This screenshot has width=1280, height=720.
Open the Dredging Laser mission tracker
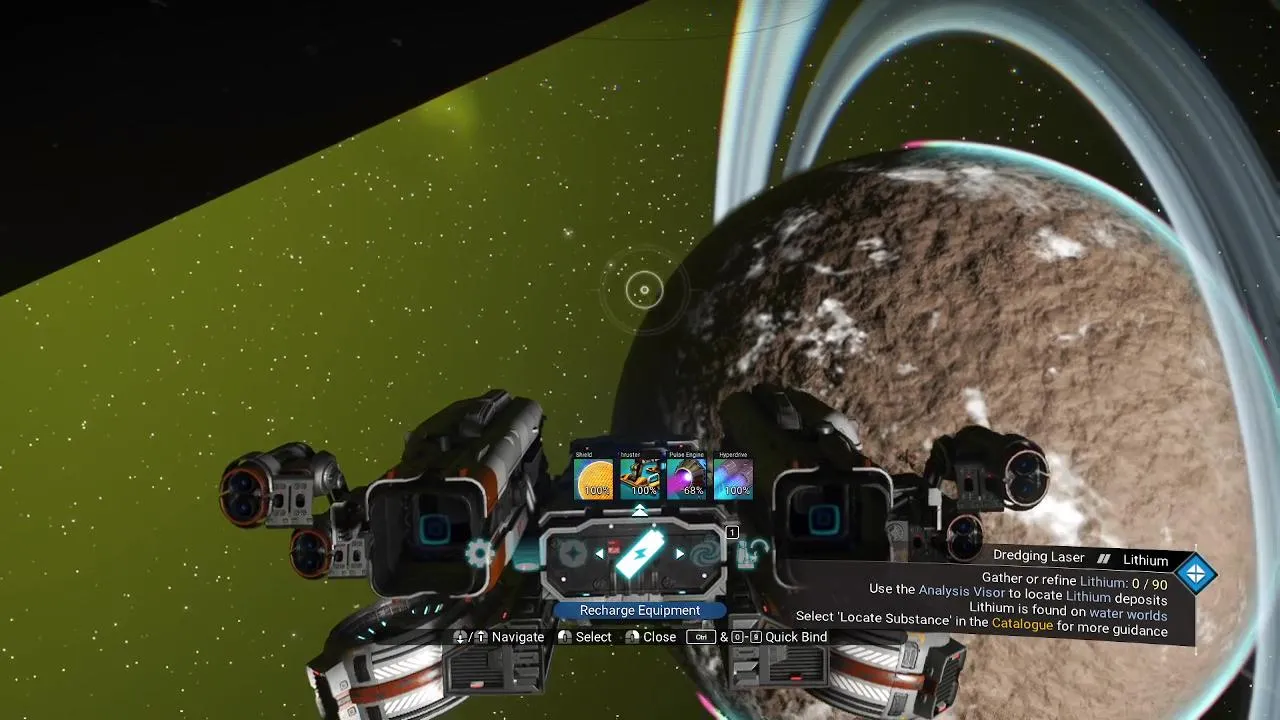pyautogui.click(x=1039, y=557)
